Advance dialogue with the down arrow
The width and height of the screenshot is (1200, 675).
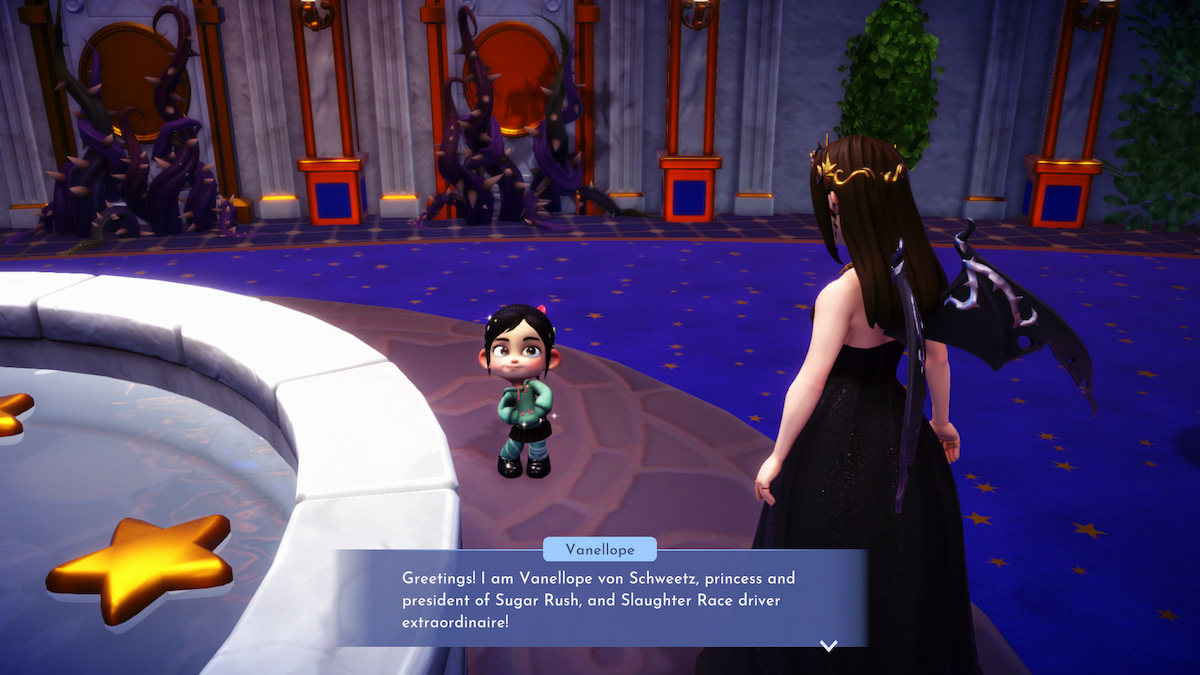tap(828, 646)
